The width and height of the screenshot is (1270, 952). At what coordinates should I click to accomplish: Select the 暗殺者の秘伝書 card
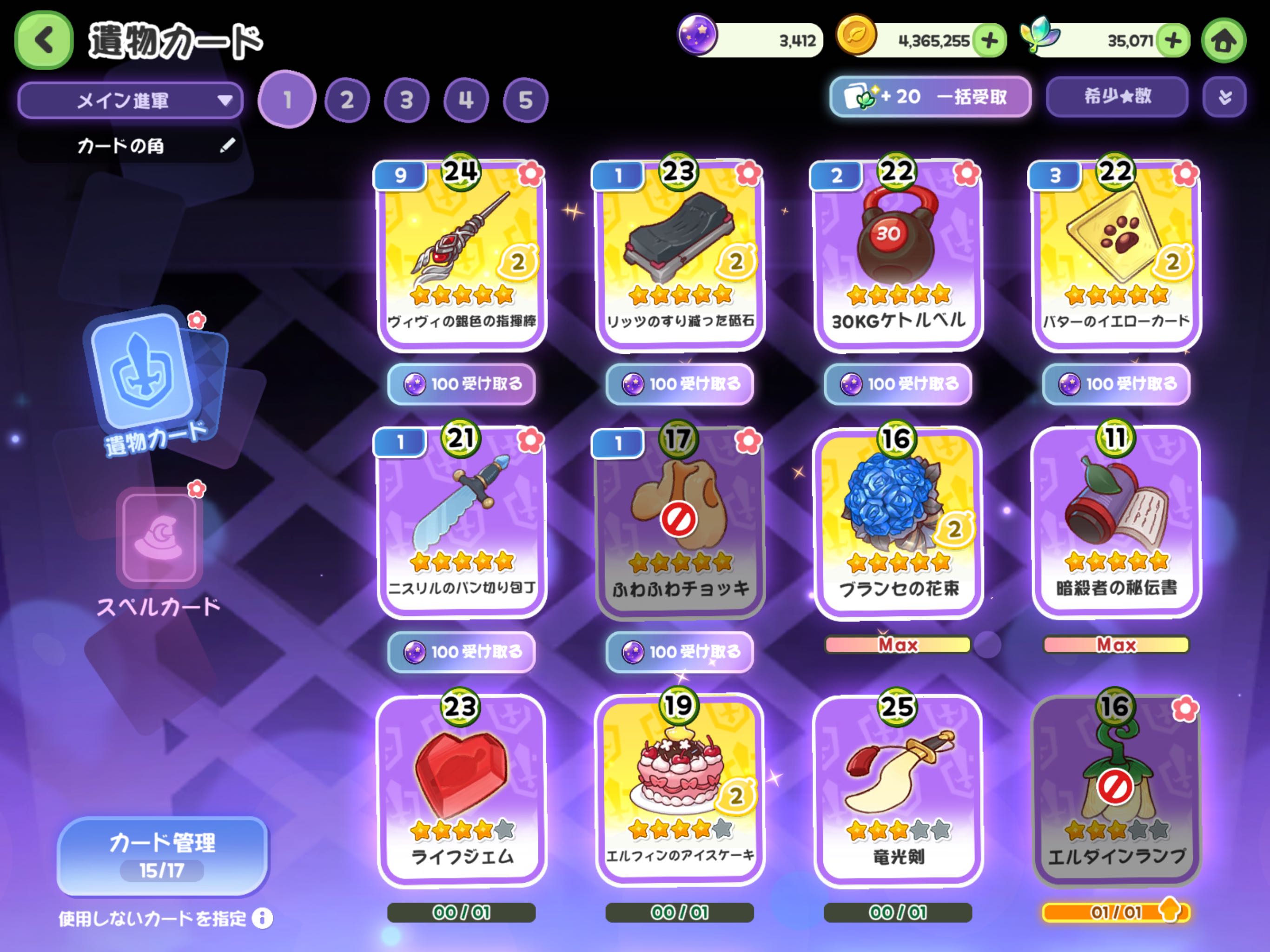click(1116, 522)
